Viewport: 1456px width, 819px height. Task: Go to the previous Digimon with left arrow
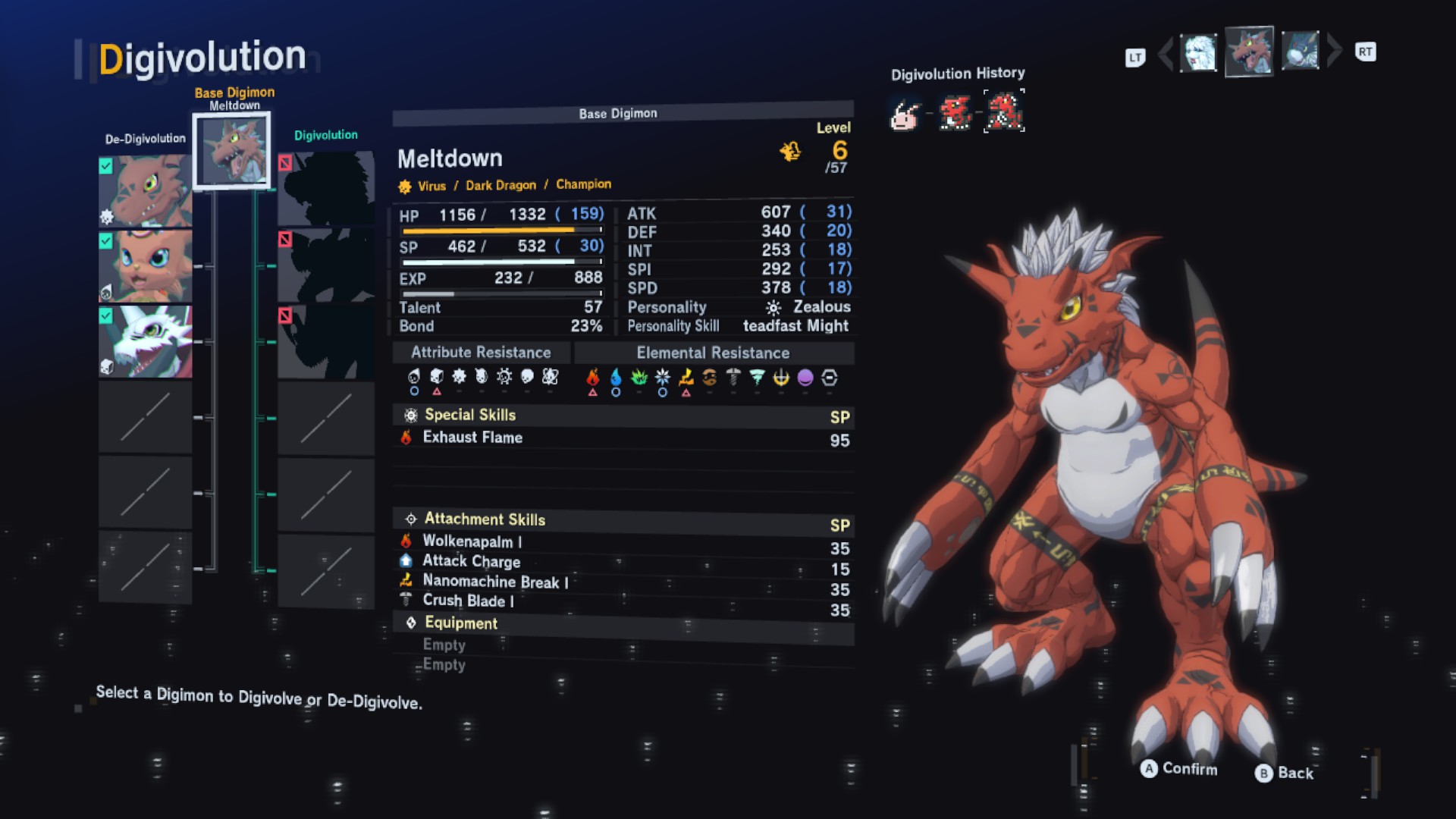point(1165,53)
